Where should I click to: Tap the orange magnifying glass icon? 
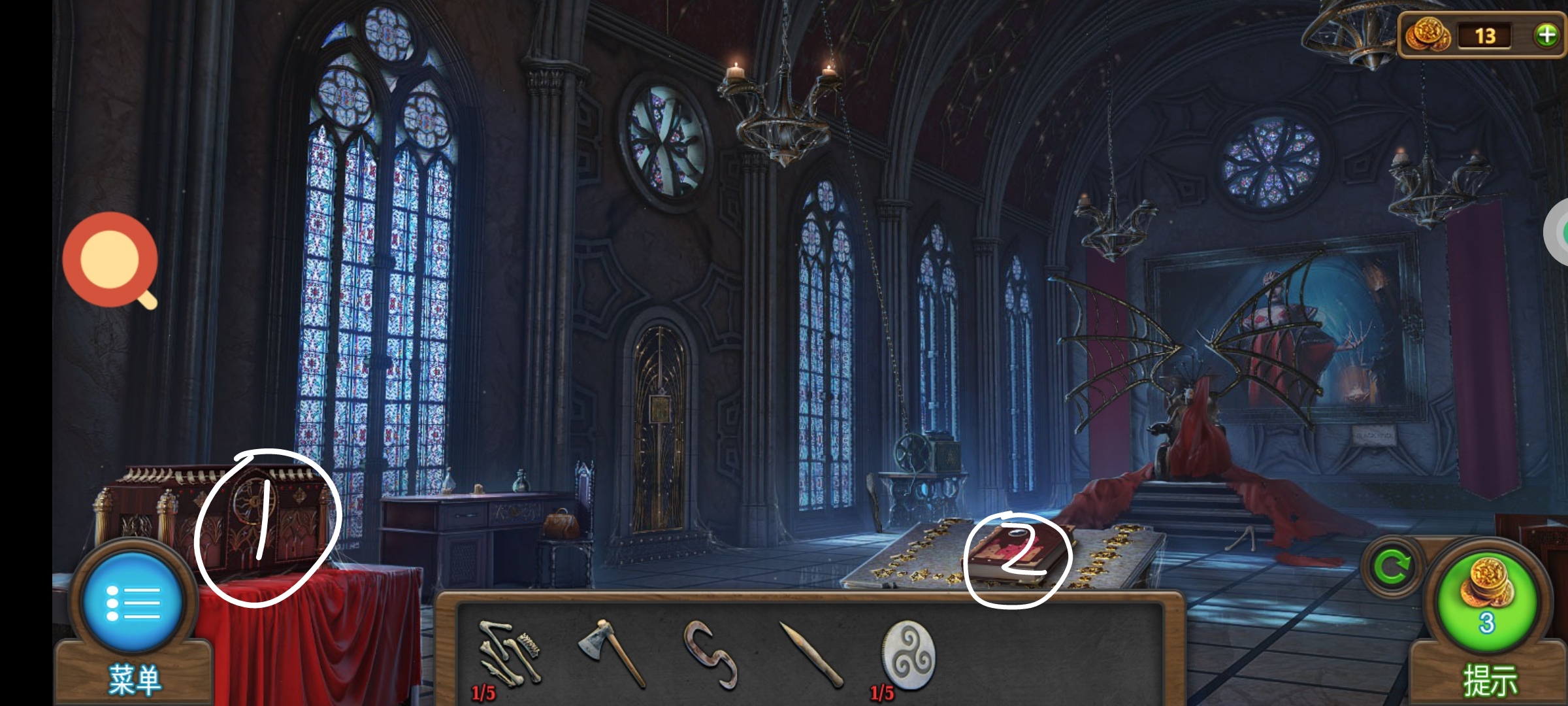pyautogui.click(x=111, y=260)
